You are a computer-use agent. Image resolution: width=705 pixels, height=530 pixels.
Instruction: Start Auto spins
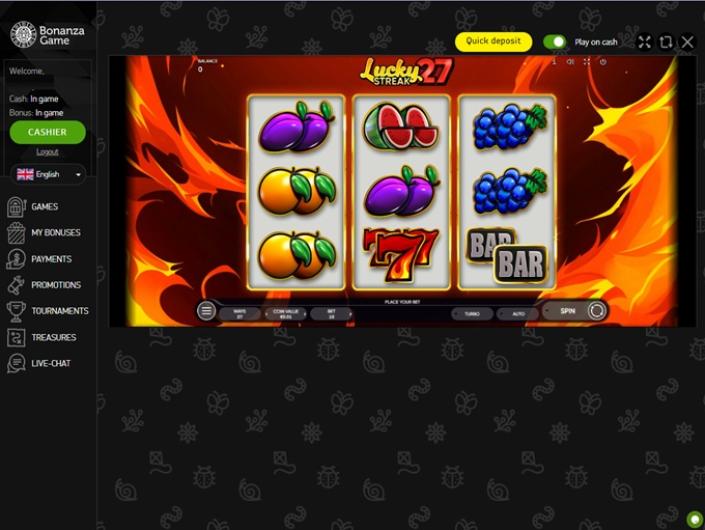(518, 313)
